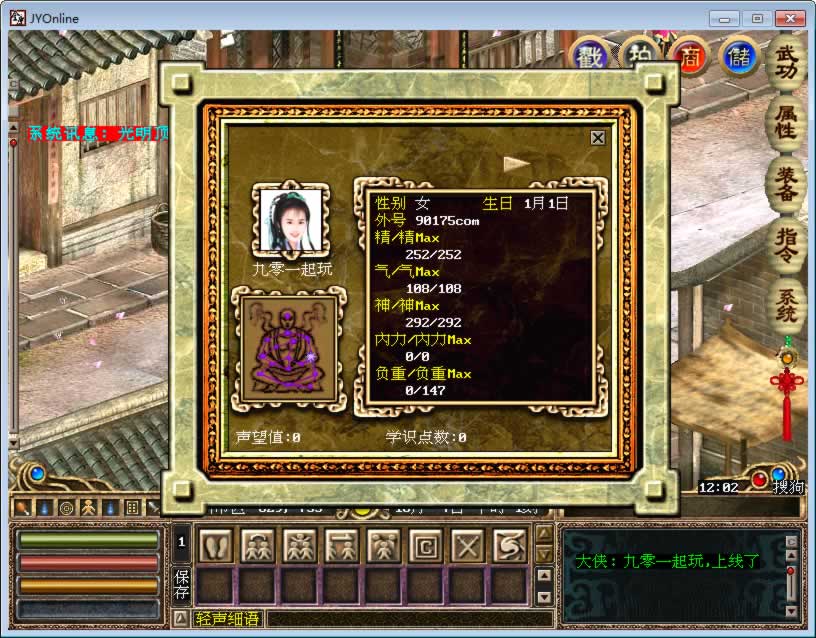Image resolution: width=816 pixels, height=638 pixels.
Task: Activate the crossed swords action icon
Action: point(468,545)
